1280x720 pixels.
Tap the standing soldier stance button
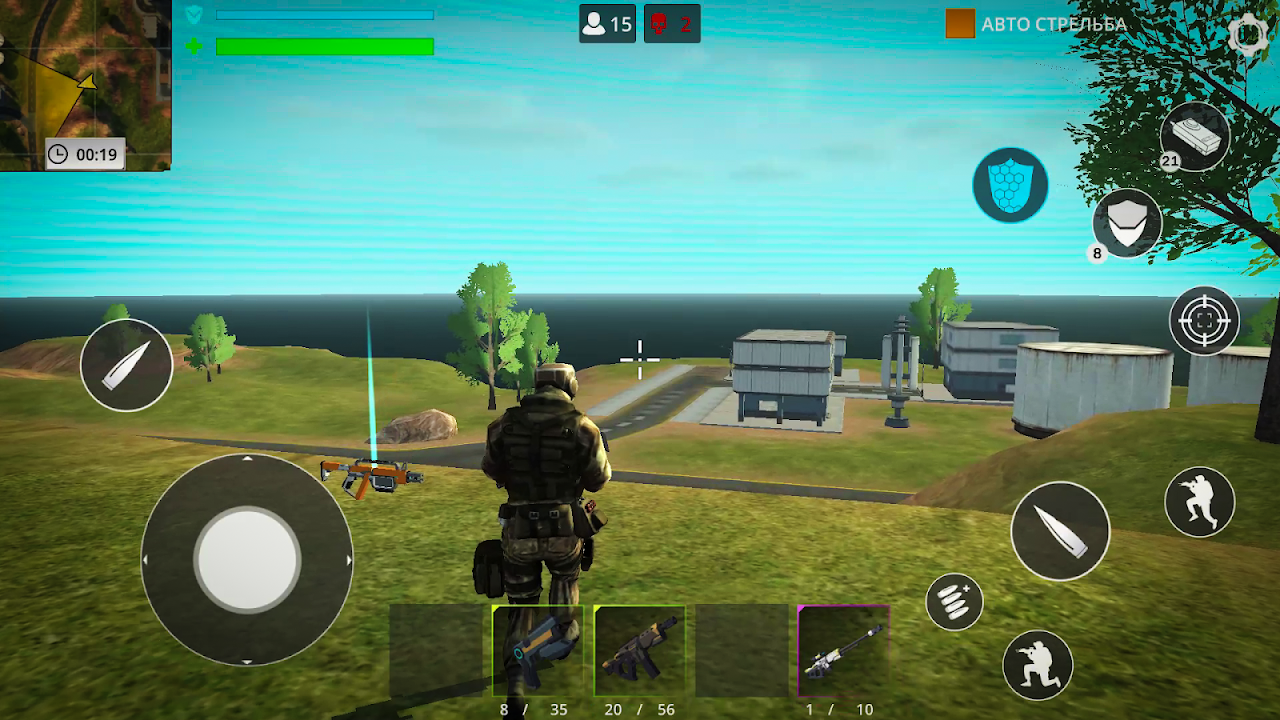[1199, 502]
